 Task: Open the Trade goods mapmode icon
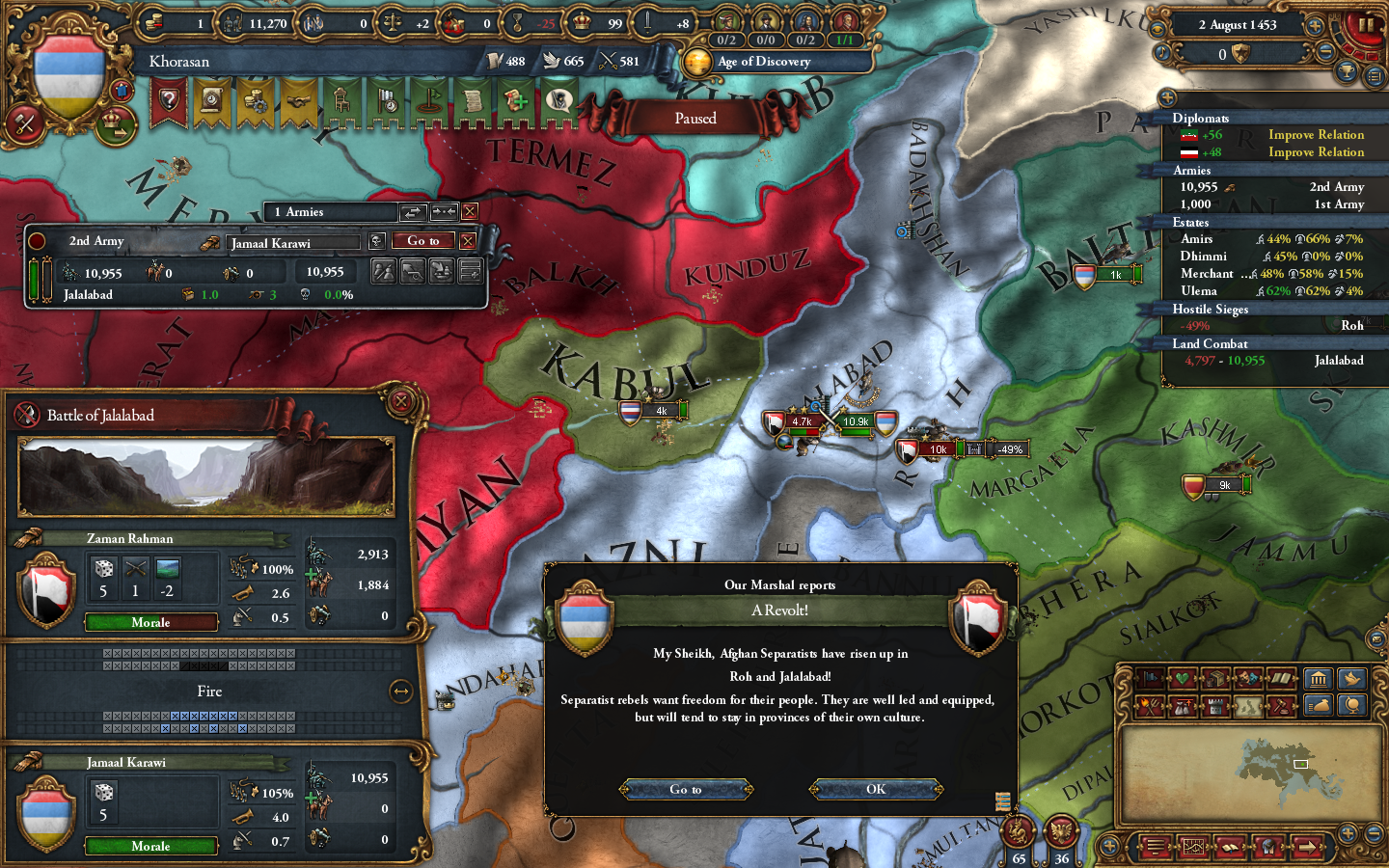click(1214, 678)
